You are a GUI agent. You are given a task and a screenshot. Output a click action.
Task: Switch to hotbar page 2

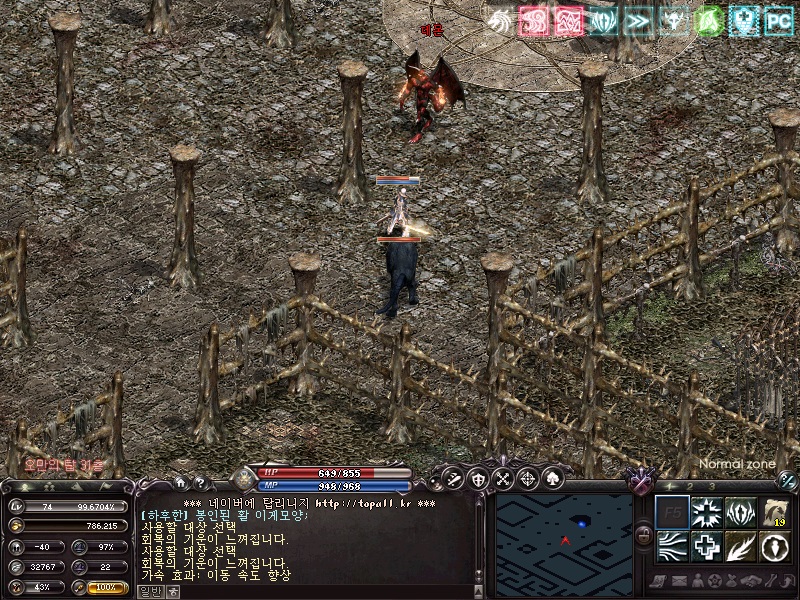click(688, 486)
